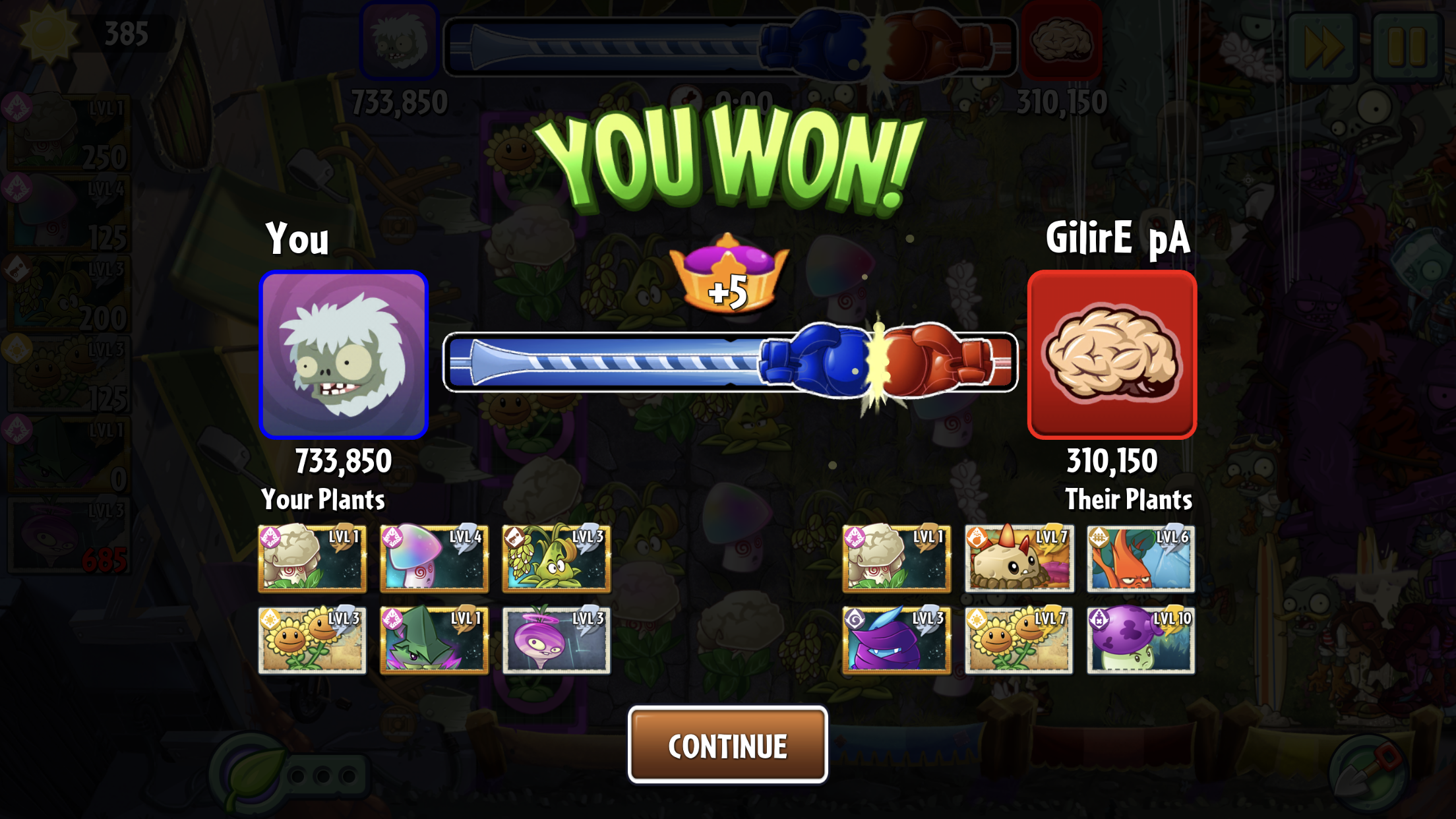Select your level 1 Caulipower plant card
The height and width of the screenshot is (819, 1456).
[312, 558]
